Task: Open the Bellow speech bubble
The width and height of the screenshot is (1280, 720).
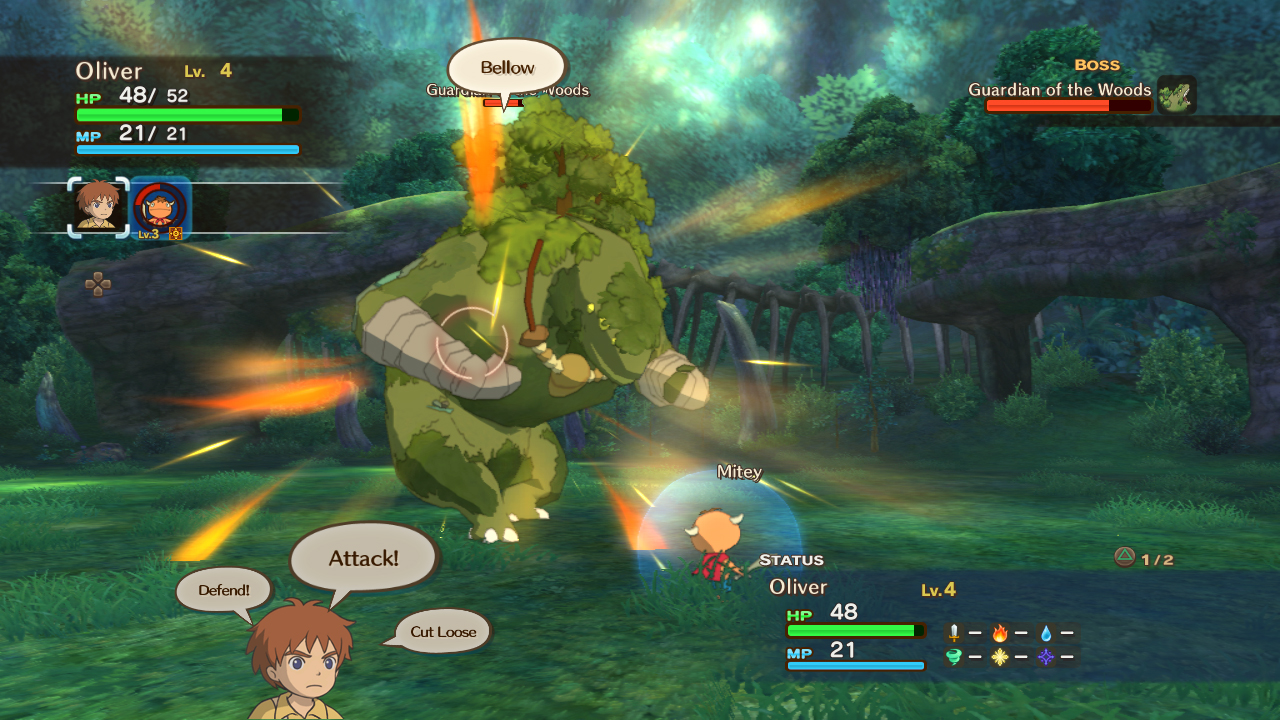Action: coord(506,67)
